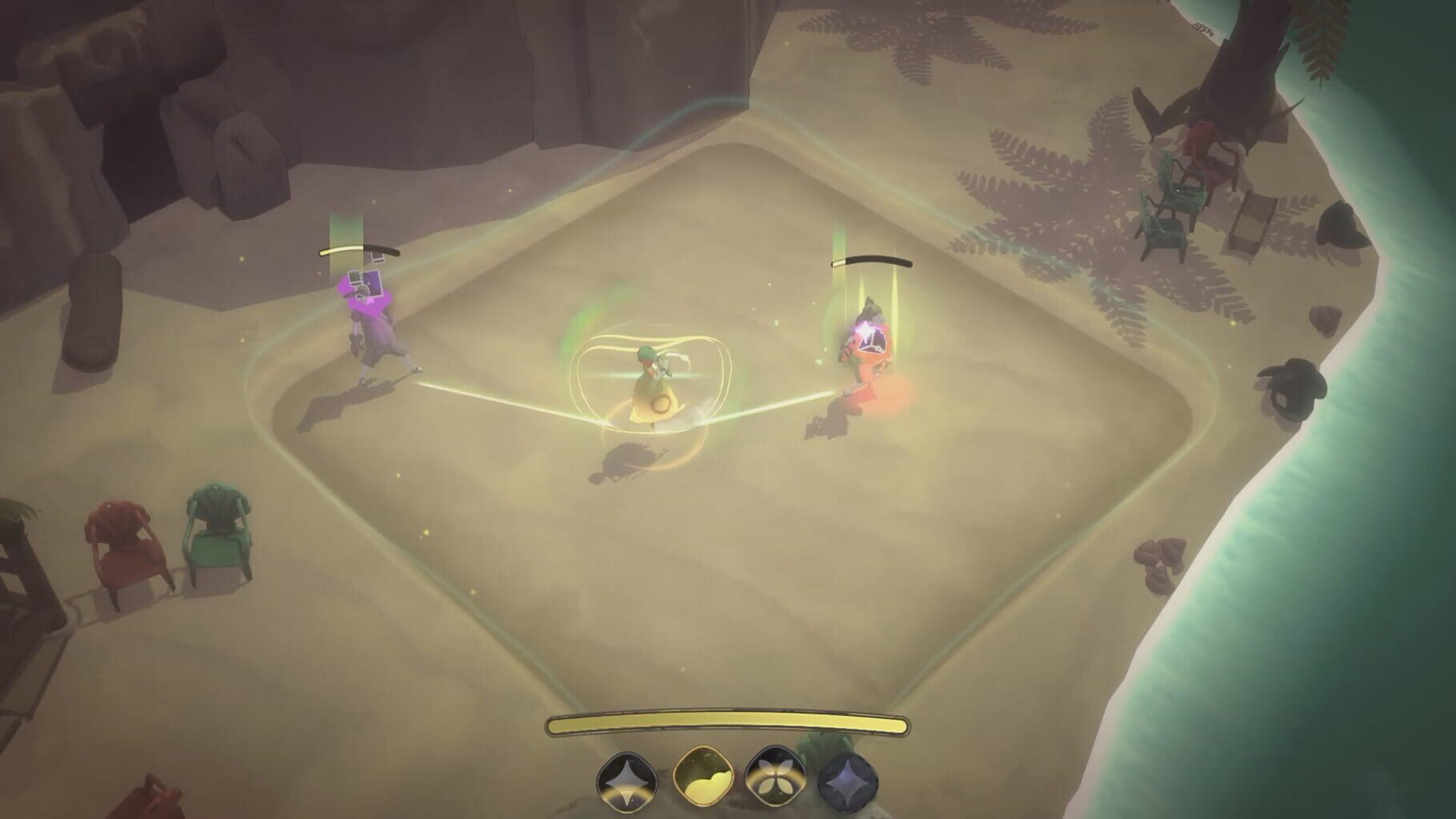This screenshot has width=1456, height=819.
Task: Click the left enemy's health bar
Action: click(x=360, y=250)
